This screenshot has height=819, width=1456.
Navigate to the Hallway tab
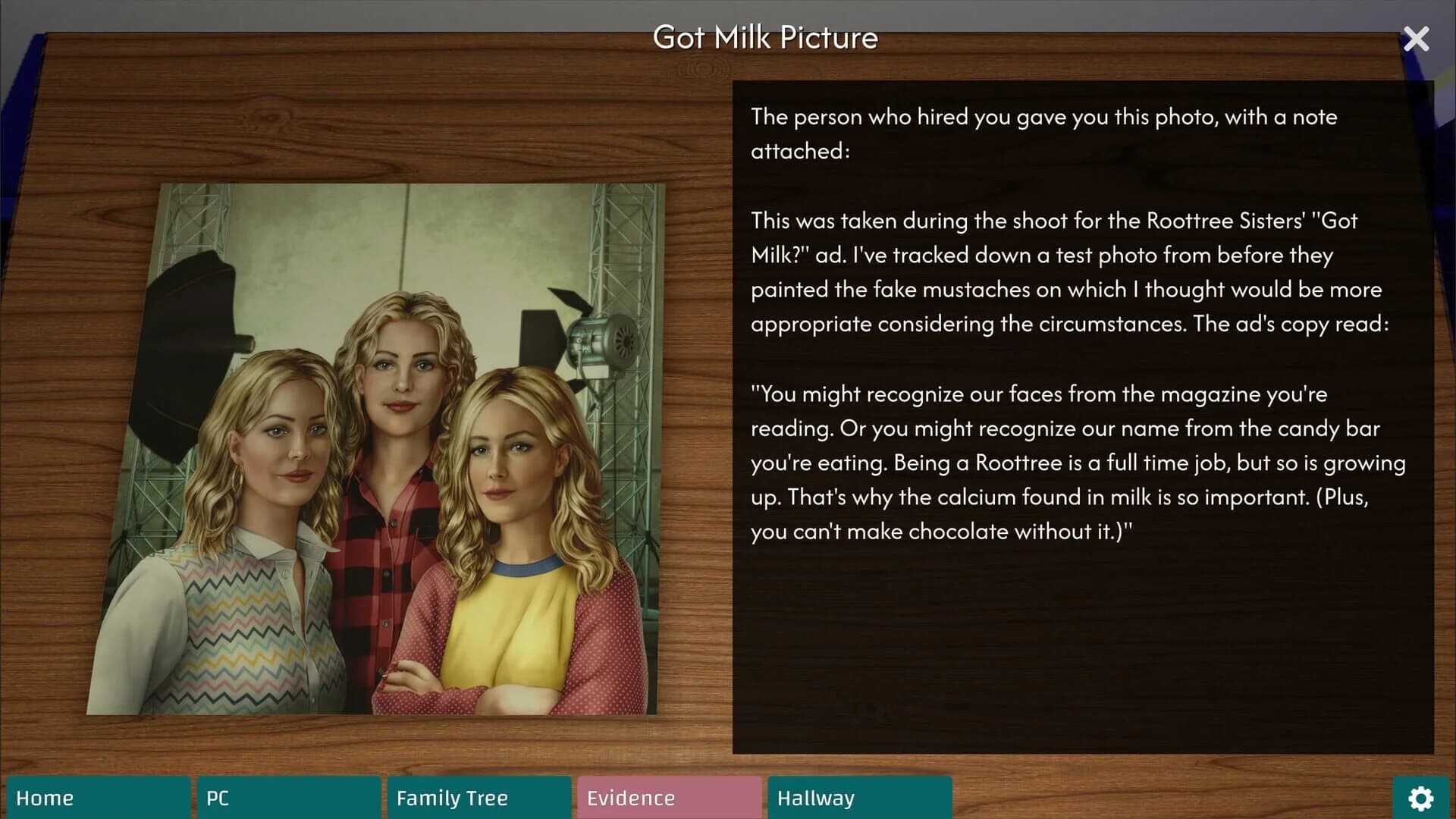(x=859, y=798)
